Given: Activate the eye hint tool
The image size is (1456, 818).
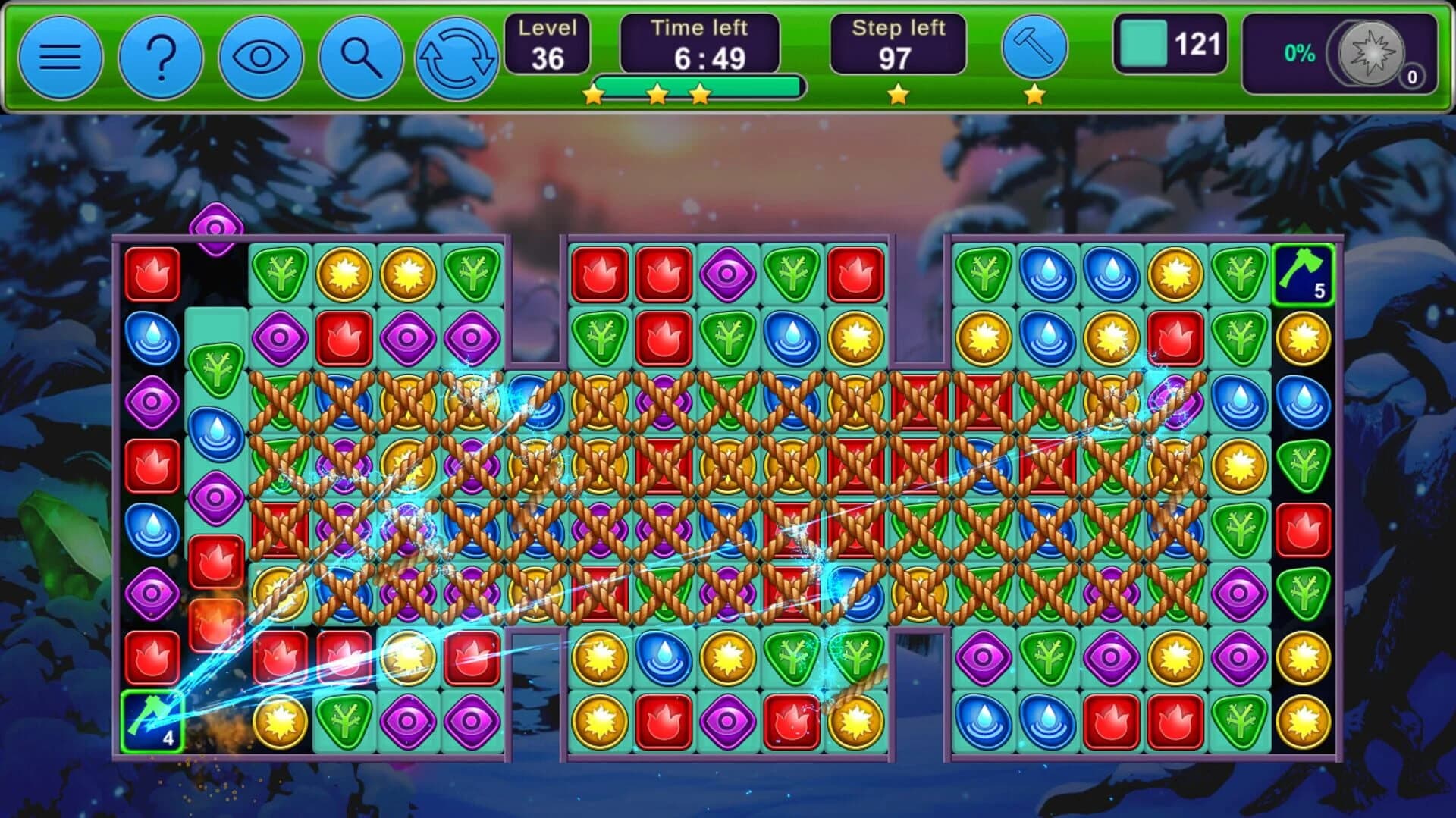Looking at the screenshot, I should click(259, 57).
